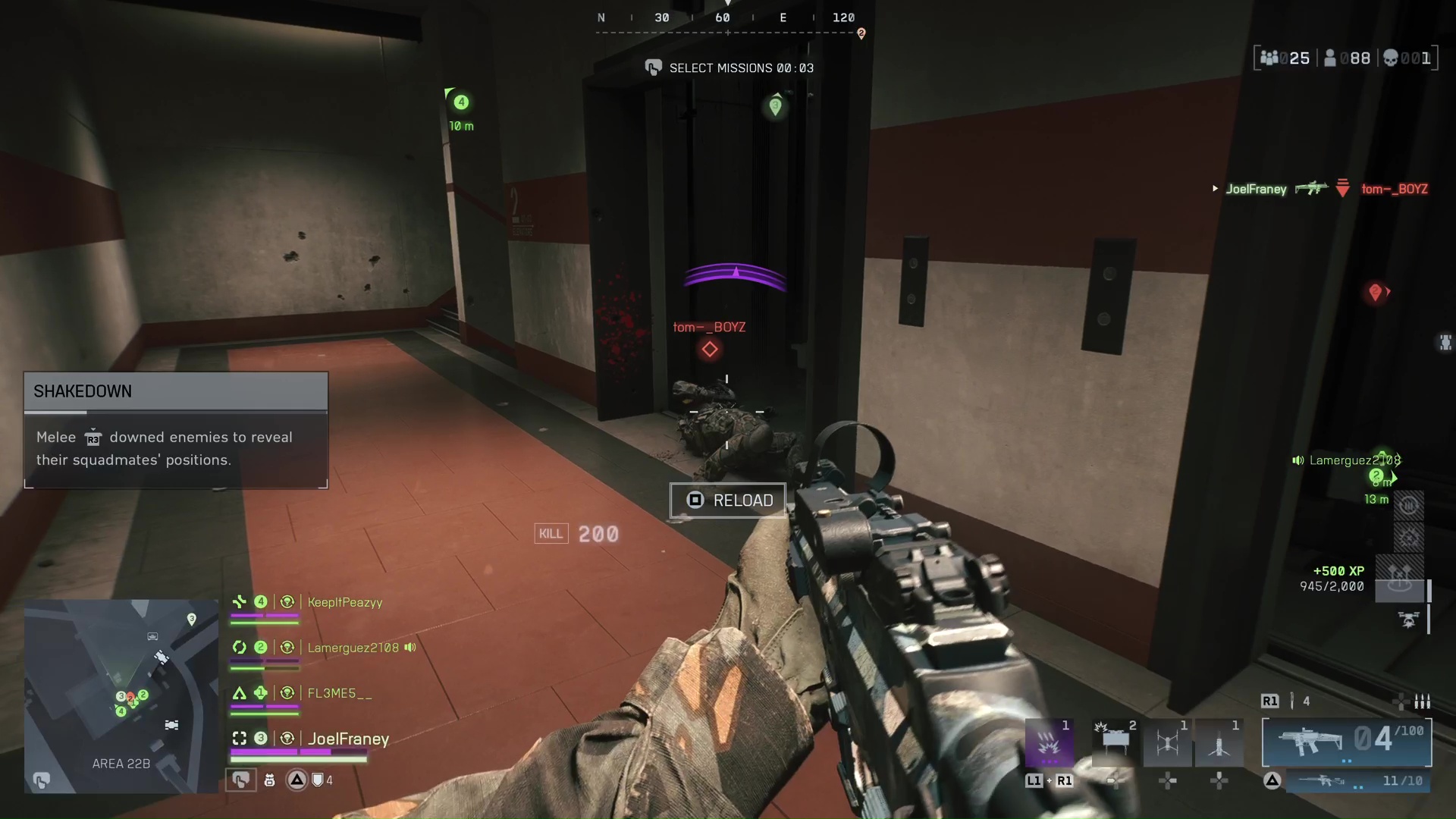Click Lamerguez2108's class icon
This screenshot has height=819, width=1456.
(x=240, y=648)
